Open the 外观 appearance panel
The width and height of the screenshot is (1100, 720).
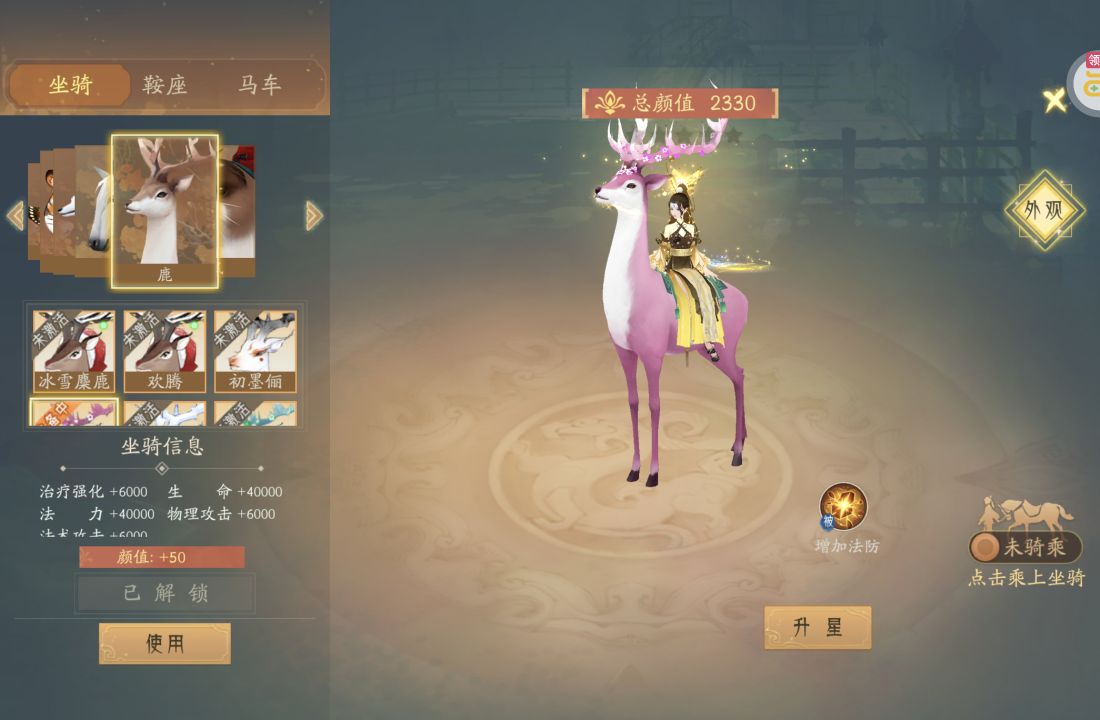click(x=1045, y=211)
